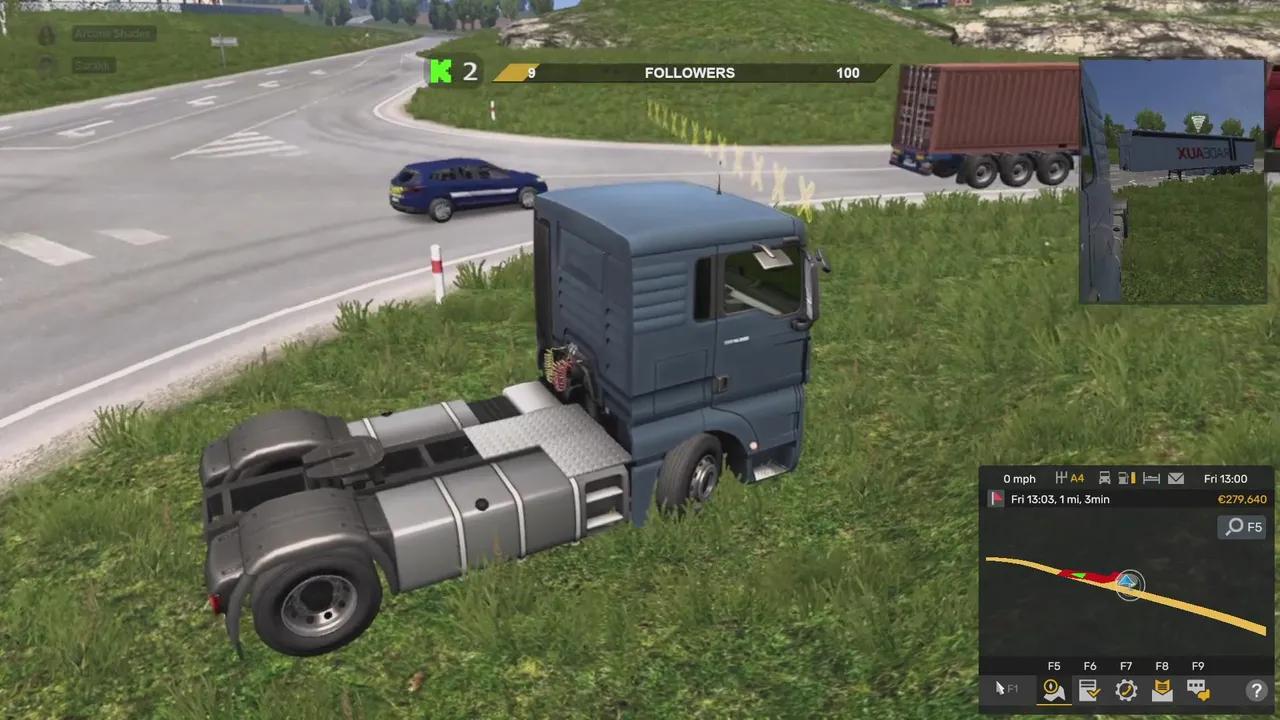Switch to the F6 job info tab
Image resolution: width=1280 pixels, height=720 pixels.
[1089, 690]
